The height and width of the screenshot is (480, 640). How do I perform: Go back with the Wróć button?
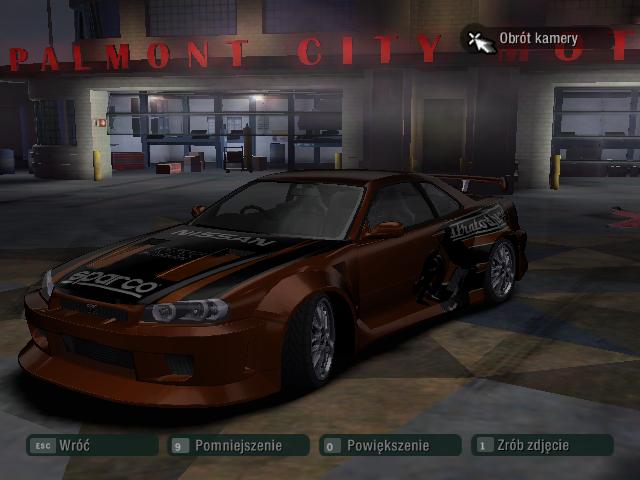coord(92,445)
